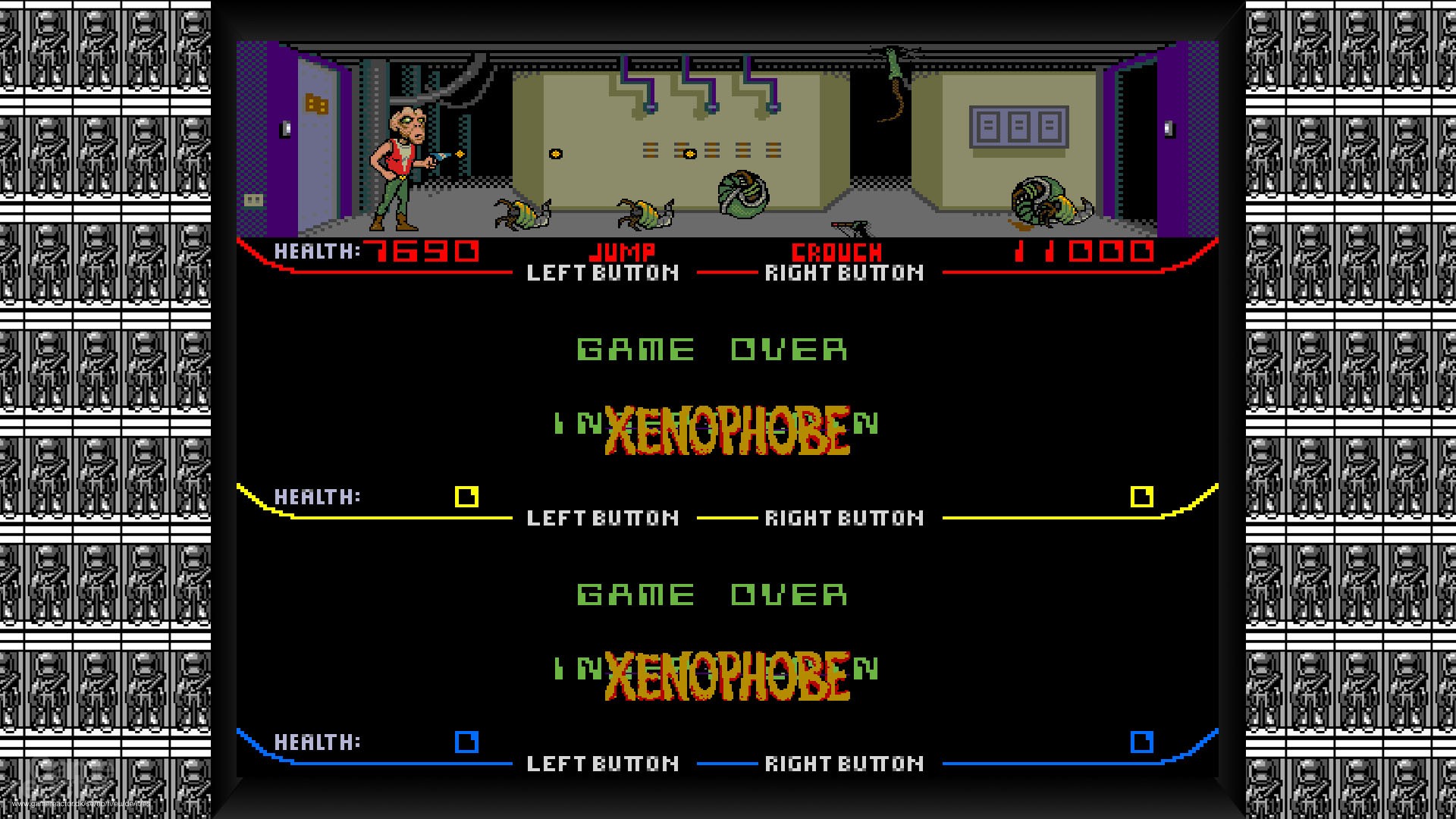
Task: Select RIGHT BUTTON text in the blue panel
Action: pyautogui.click(x=844, y=763)
